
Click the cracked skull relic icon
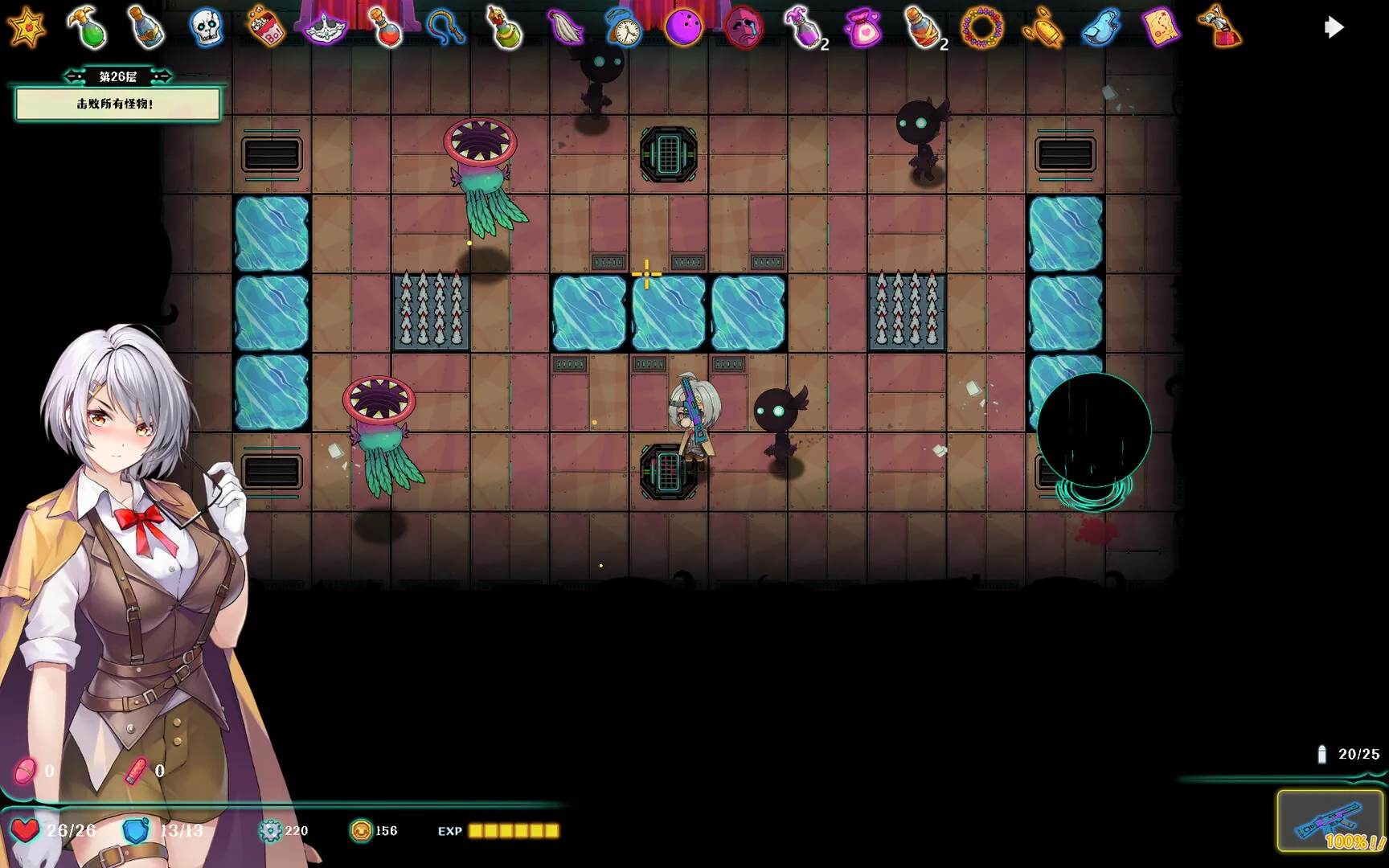206,27
